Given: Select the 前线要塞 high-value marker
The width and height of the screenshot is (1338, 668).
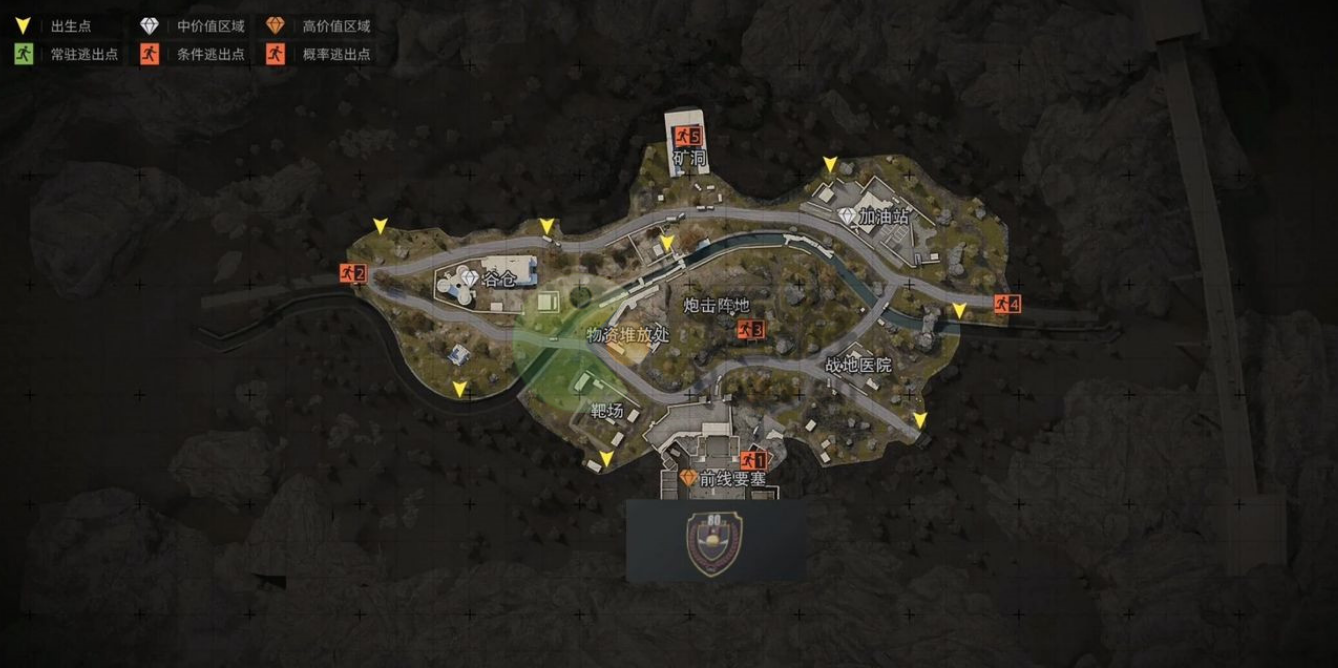Looking at the screenshot, I should pyautogui.click(x=688, y=478).
